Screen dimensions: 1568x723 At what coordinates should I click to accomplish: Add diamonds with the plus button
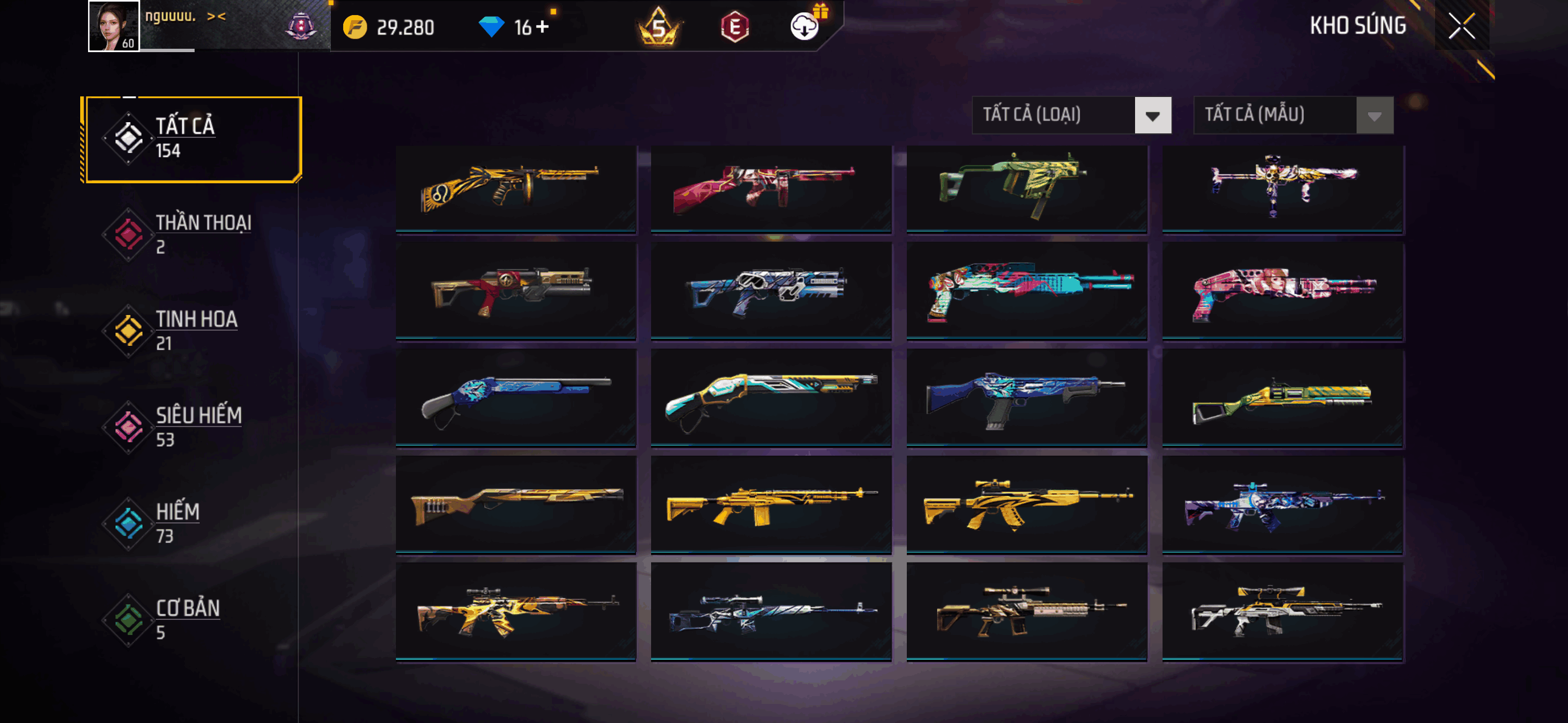pos(542,27)
